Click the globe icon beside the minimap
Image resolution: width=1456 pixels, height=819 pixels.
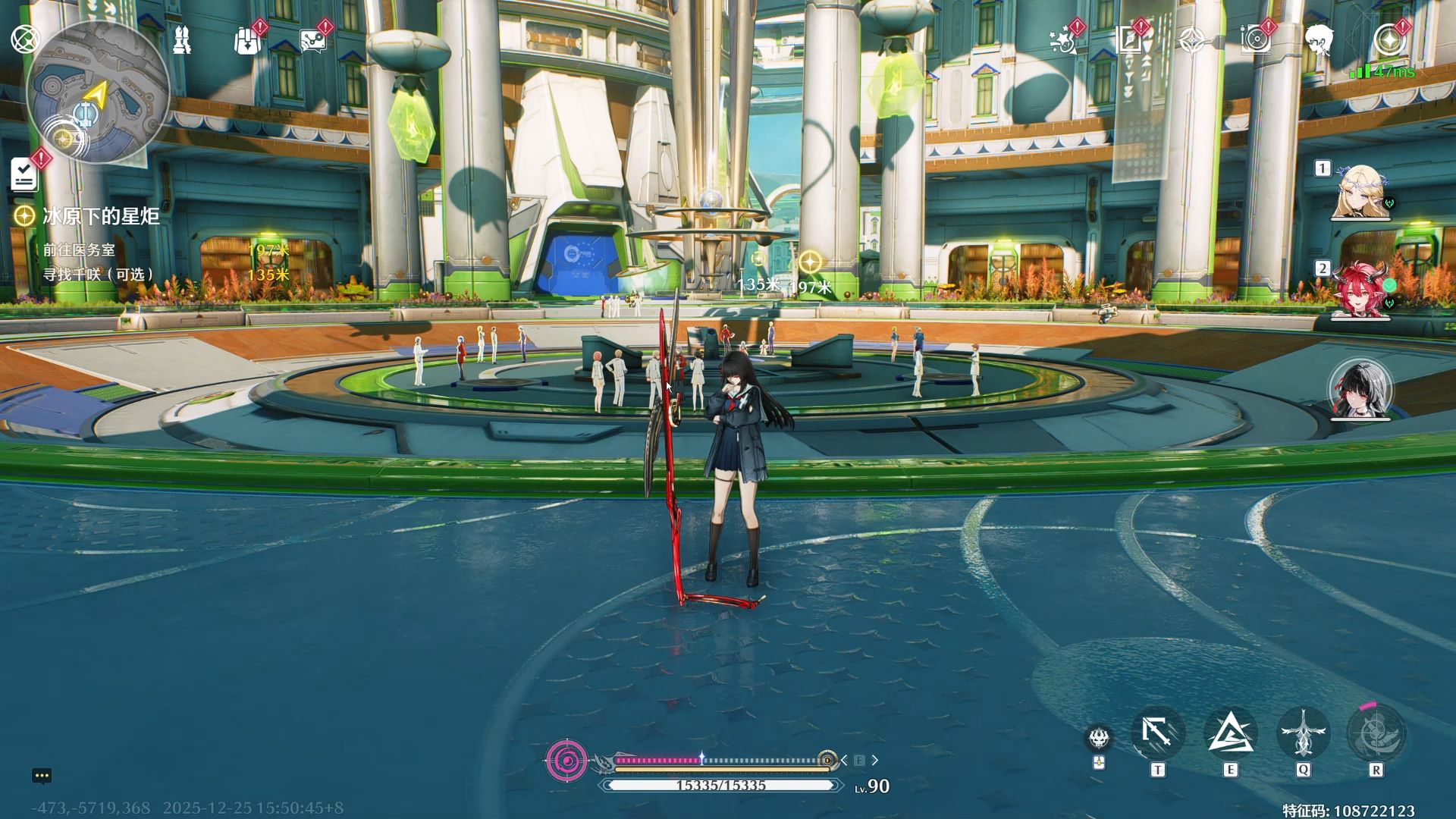[24, 38]
